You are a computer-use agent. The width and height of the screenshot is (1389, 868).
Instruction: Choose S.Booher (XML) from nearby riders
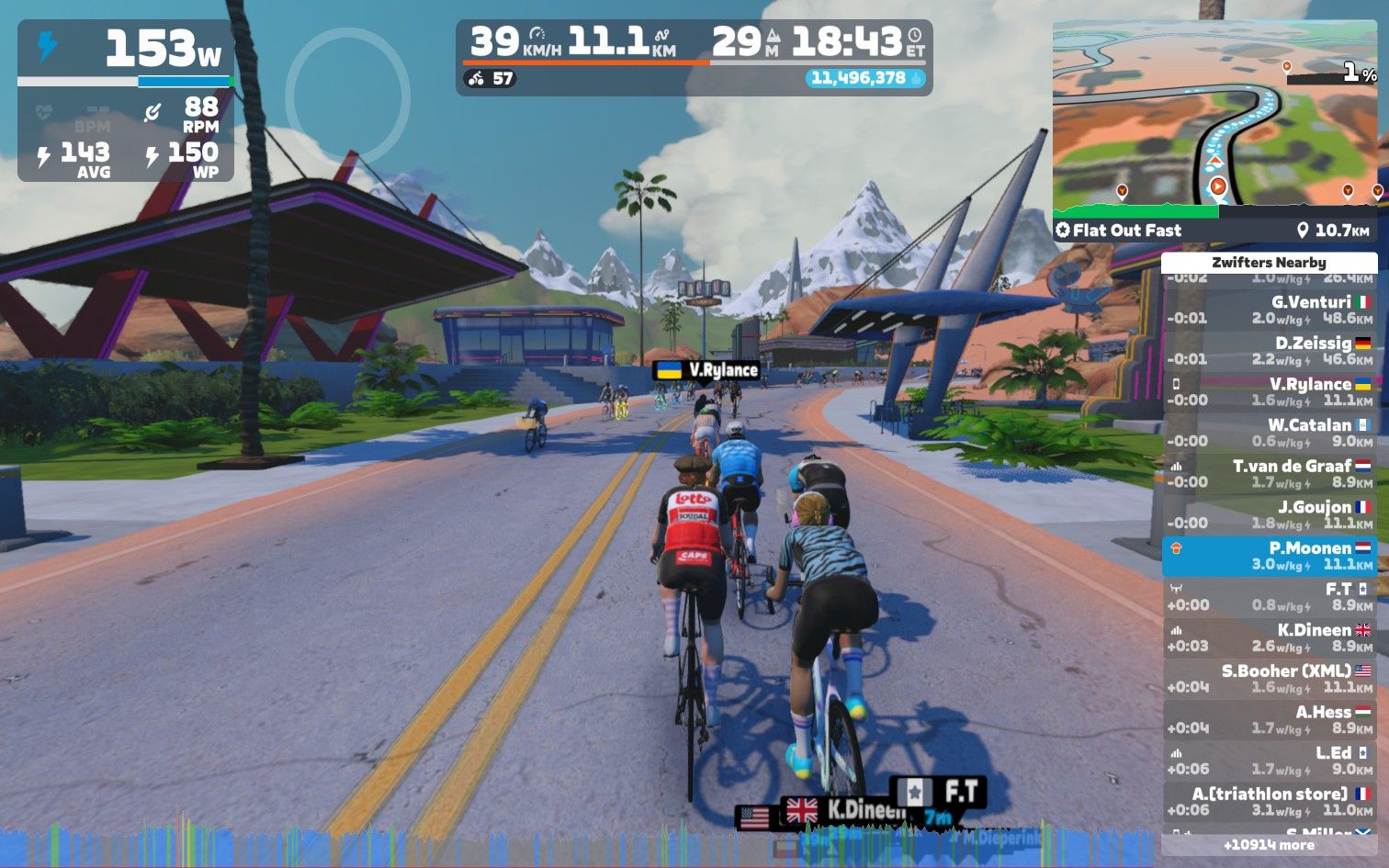click(1269, 679)
